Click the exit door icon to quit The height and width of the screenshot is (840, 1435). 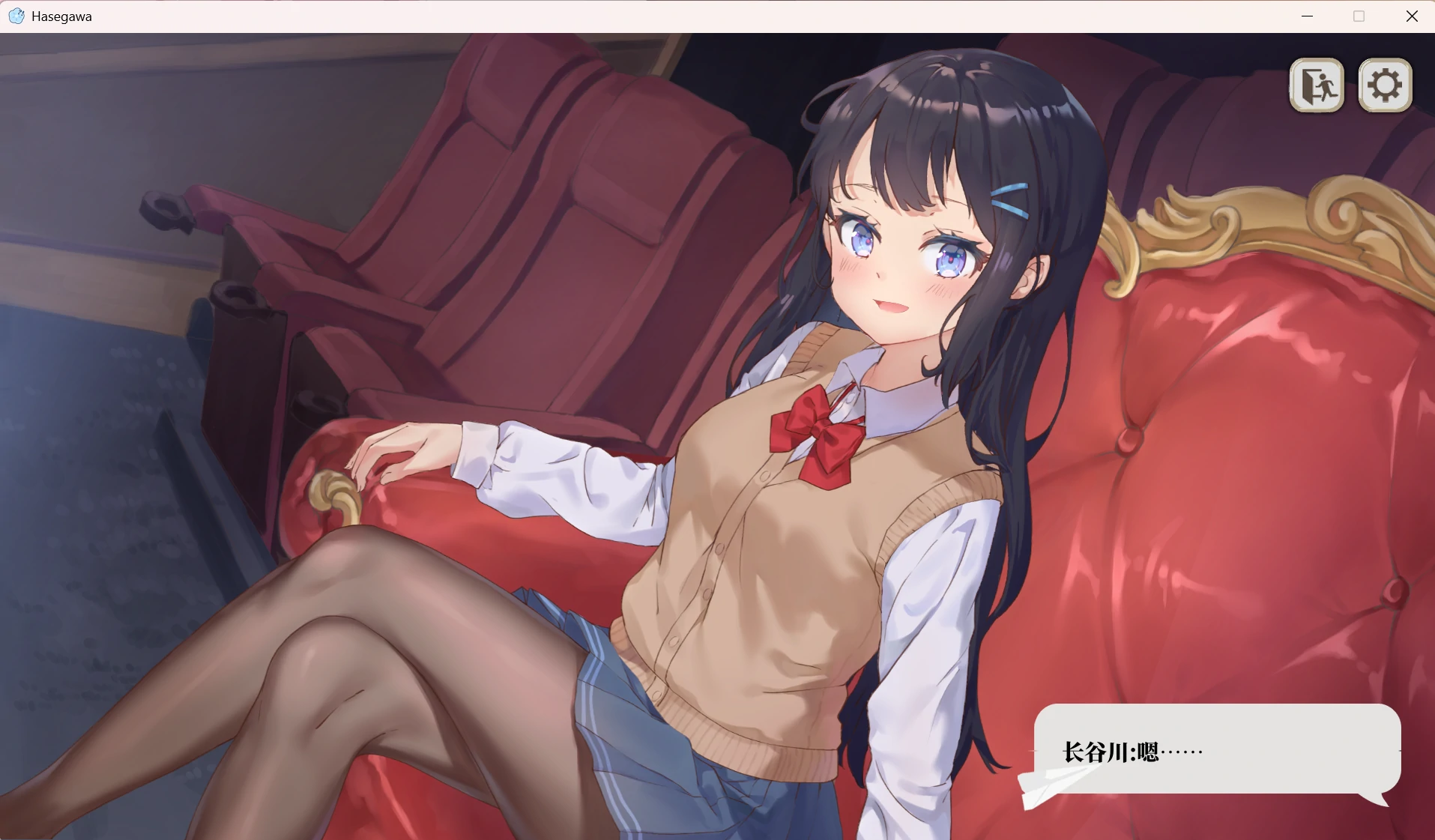click(x=1317, y=85)
